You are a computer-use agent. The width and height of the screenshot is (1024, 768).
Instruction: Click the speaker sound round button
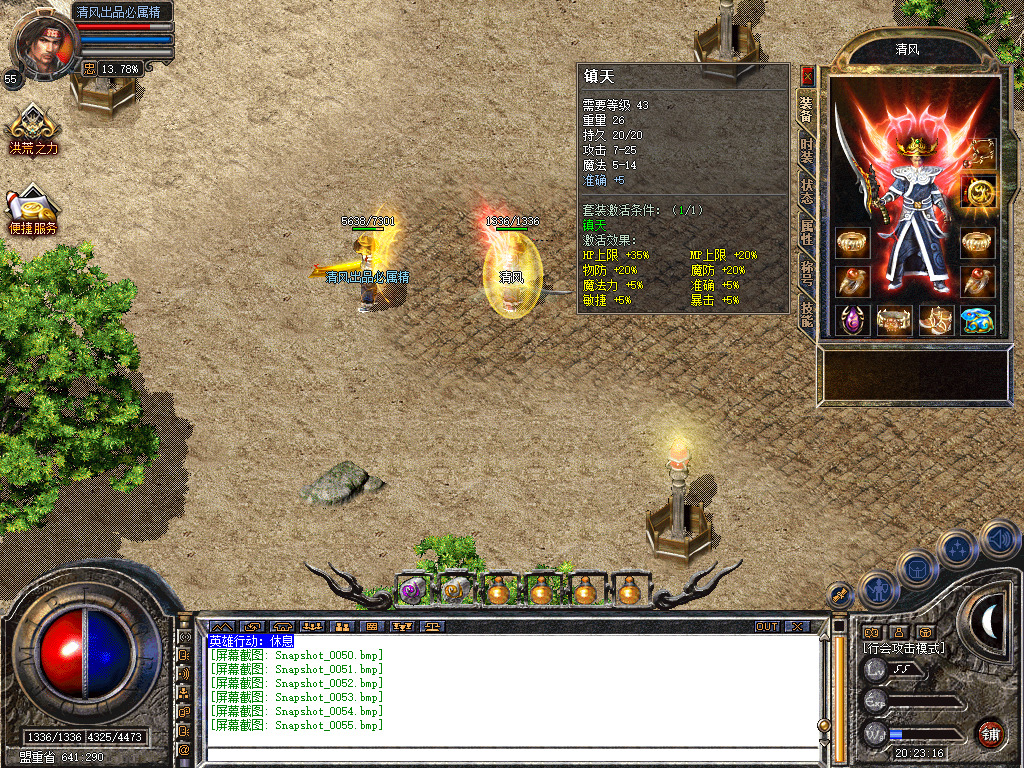click(999, 540)
